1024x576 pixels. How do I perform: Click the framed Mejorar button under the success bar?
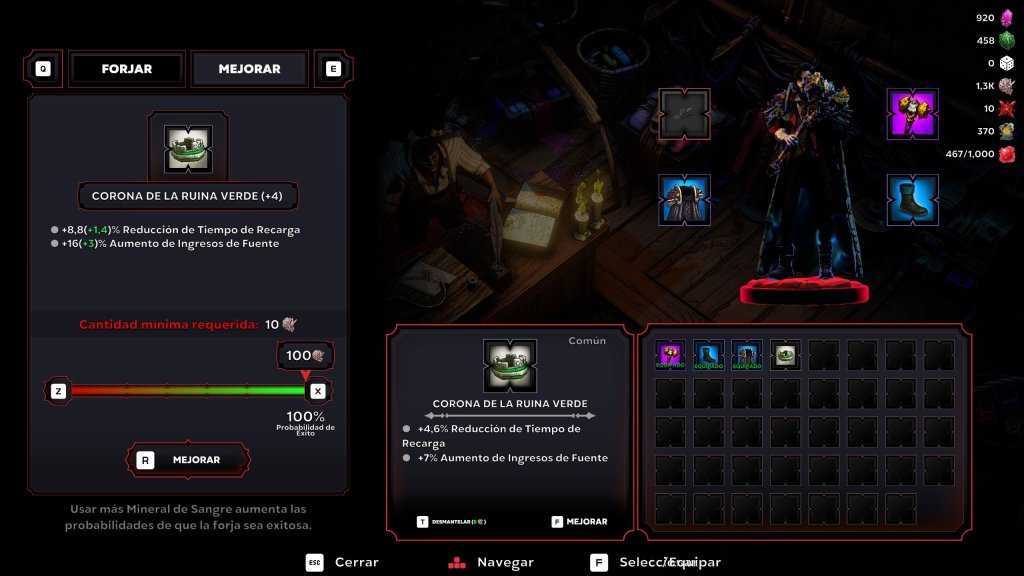point(188,460)
